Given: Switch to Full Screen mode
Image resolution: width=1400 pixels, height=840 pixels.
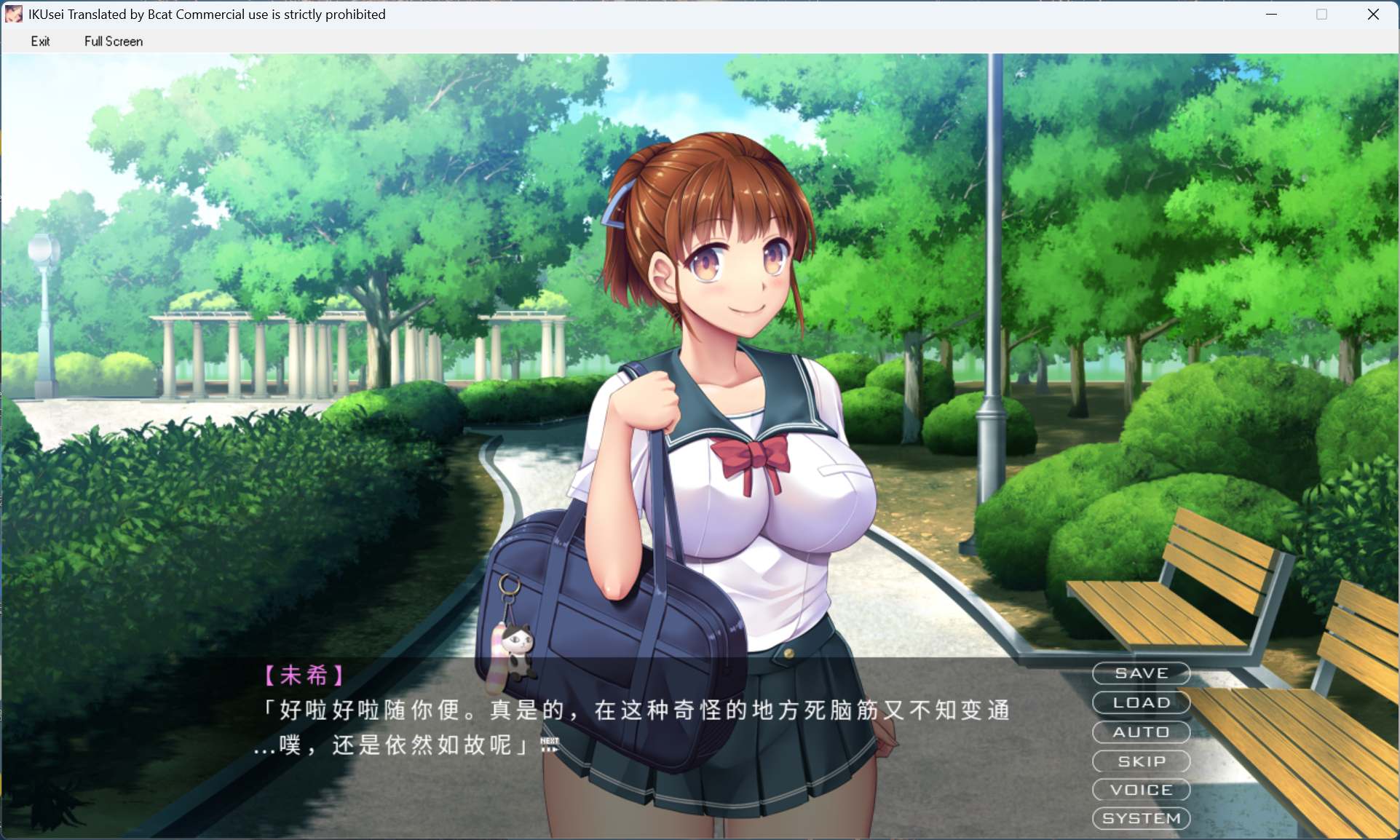Looking at the screenshot, I should tap(113, 41).
